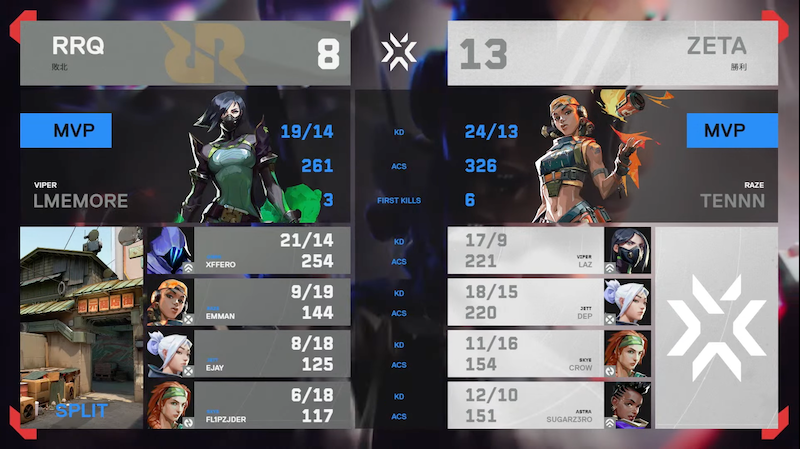This screenshot has width=800, height=449.
Task: Select EJAY's scoreboard row
Action: tap(248, 353)
